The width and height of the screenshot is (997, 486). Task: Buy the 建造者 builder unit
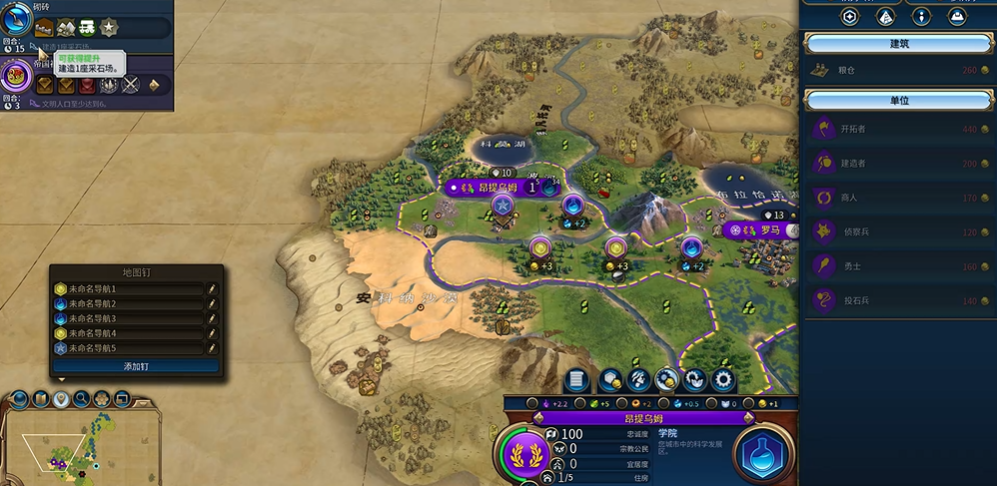click(898, 163)
